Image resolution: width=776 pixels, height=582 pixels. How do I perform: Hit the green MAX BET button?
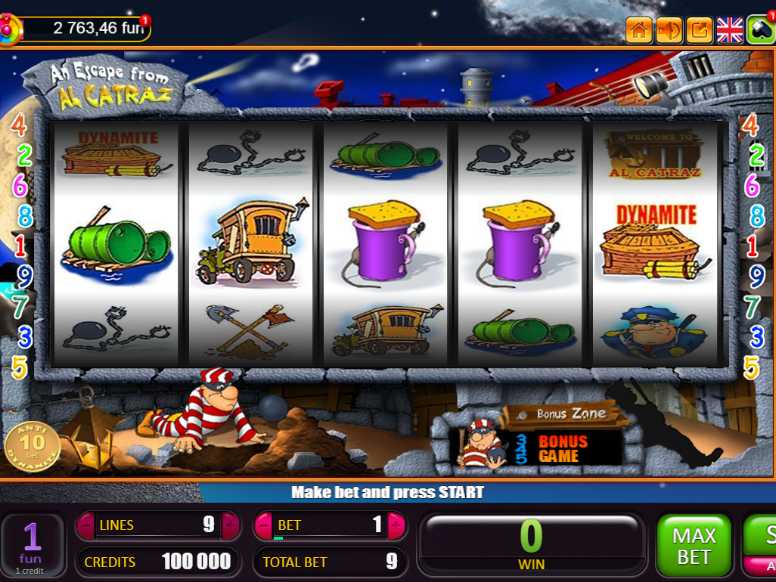click(x=694, y=546)
